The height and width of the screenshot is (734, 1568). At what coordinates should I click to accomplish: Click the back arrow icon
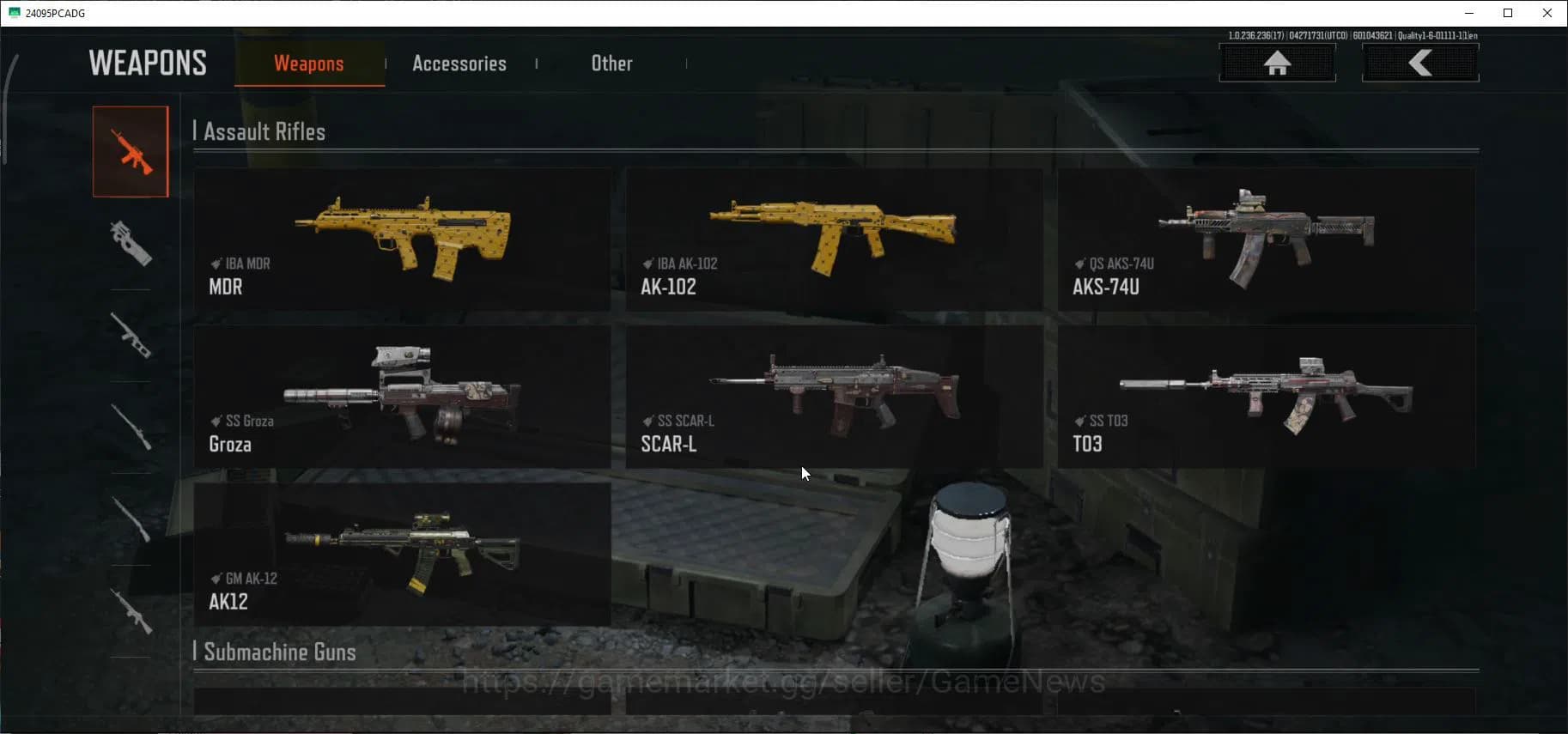pos(1421,63)
